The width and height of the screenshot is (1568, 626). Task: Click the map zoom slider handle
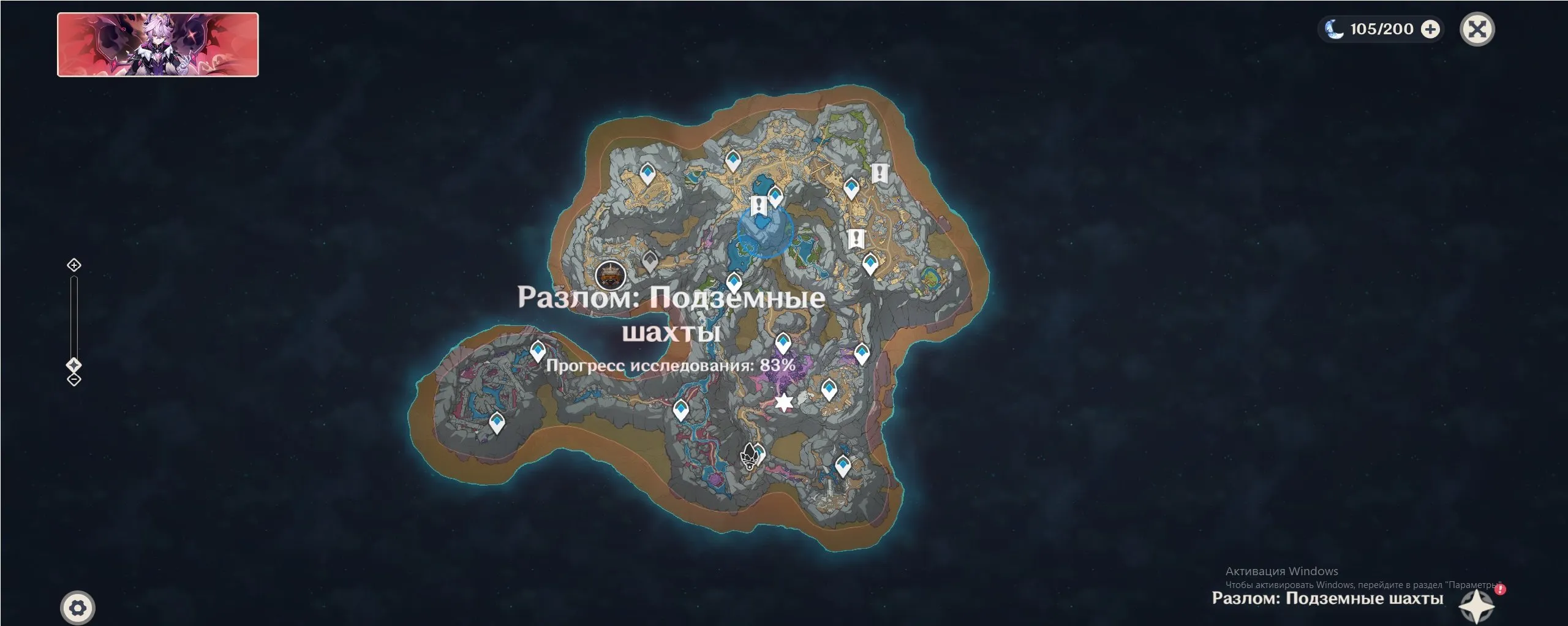(x=74, y=365)
